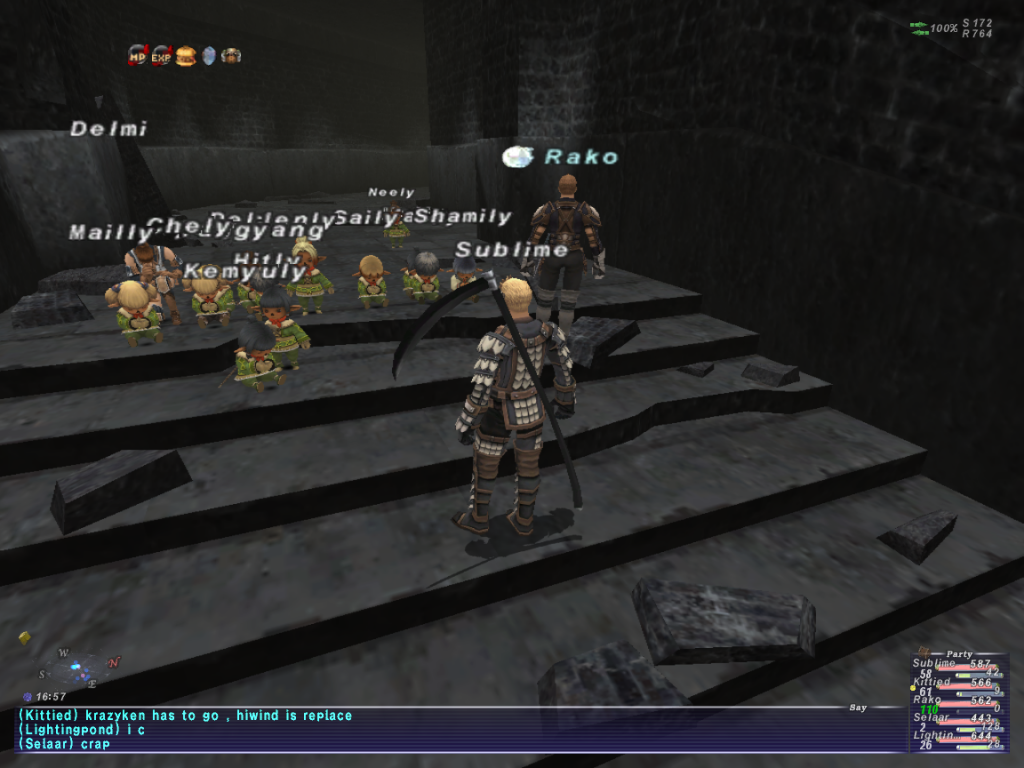The height and width of the screenshot is (768, 1024).
Task: Click the EXP status effect icon
Action: (x=161, y=56)
